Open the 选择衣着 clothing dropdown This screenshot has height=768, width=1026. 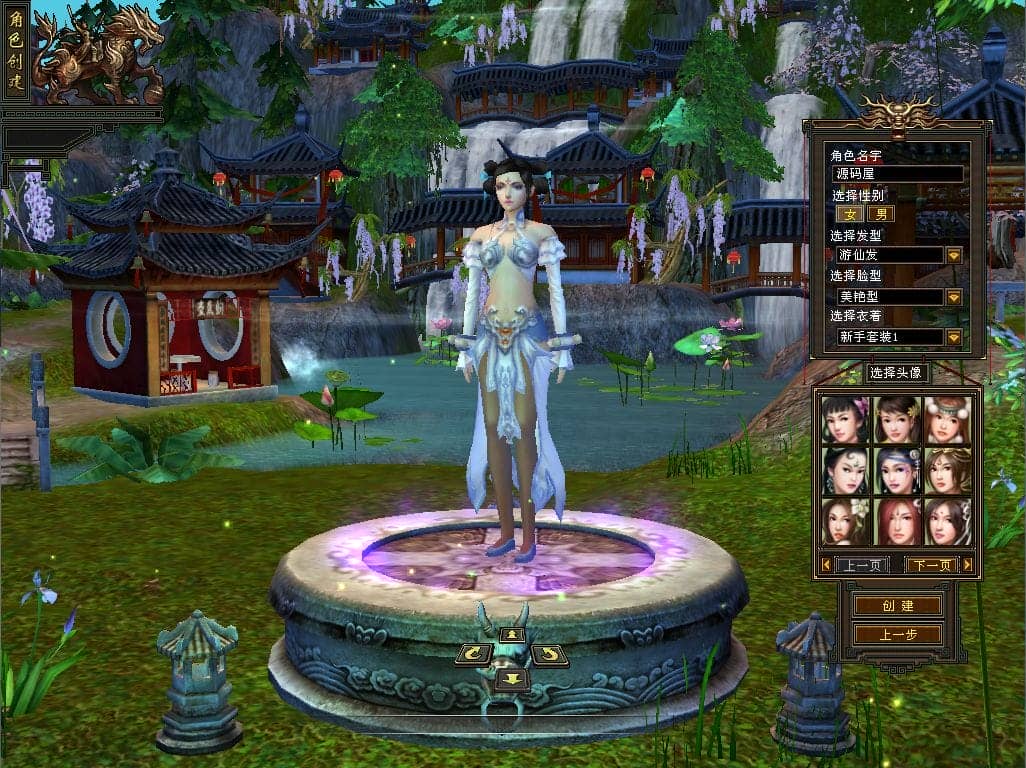(954, 337)
